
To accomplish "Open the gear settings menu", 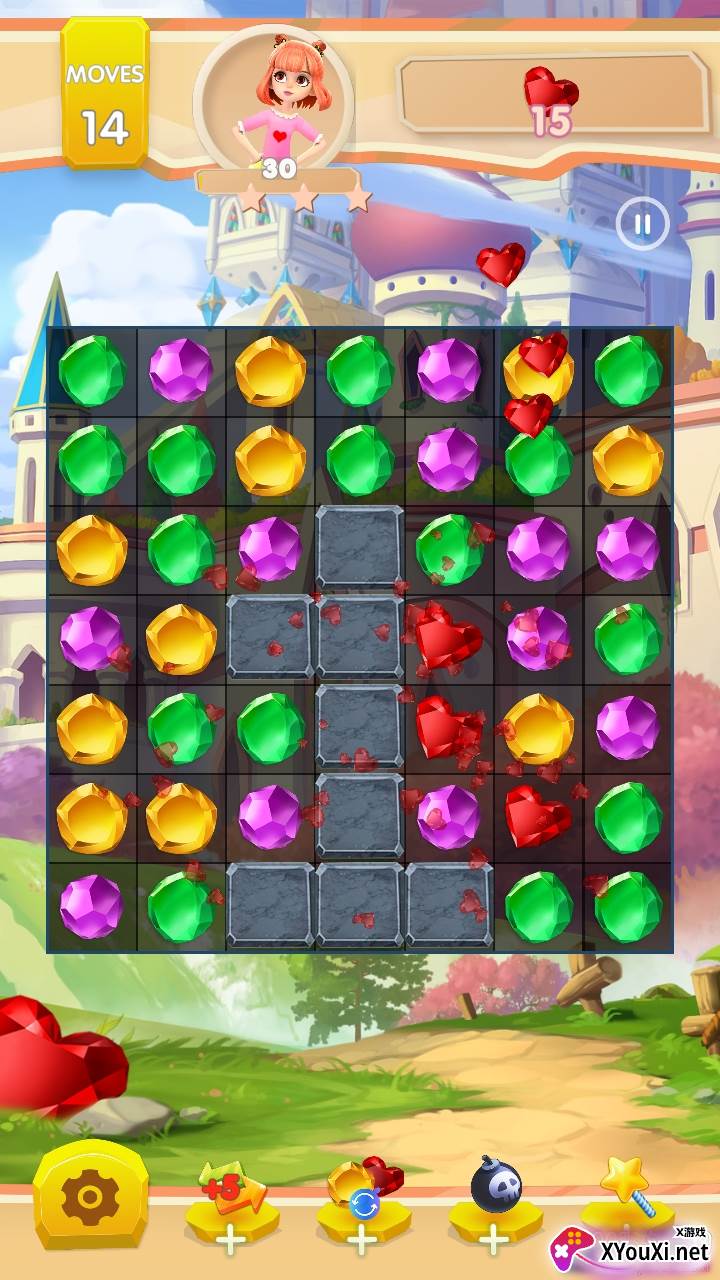I will [x=91, y=1196].
